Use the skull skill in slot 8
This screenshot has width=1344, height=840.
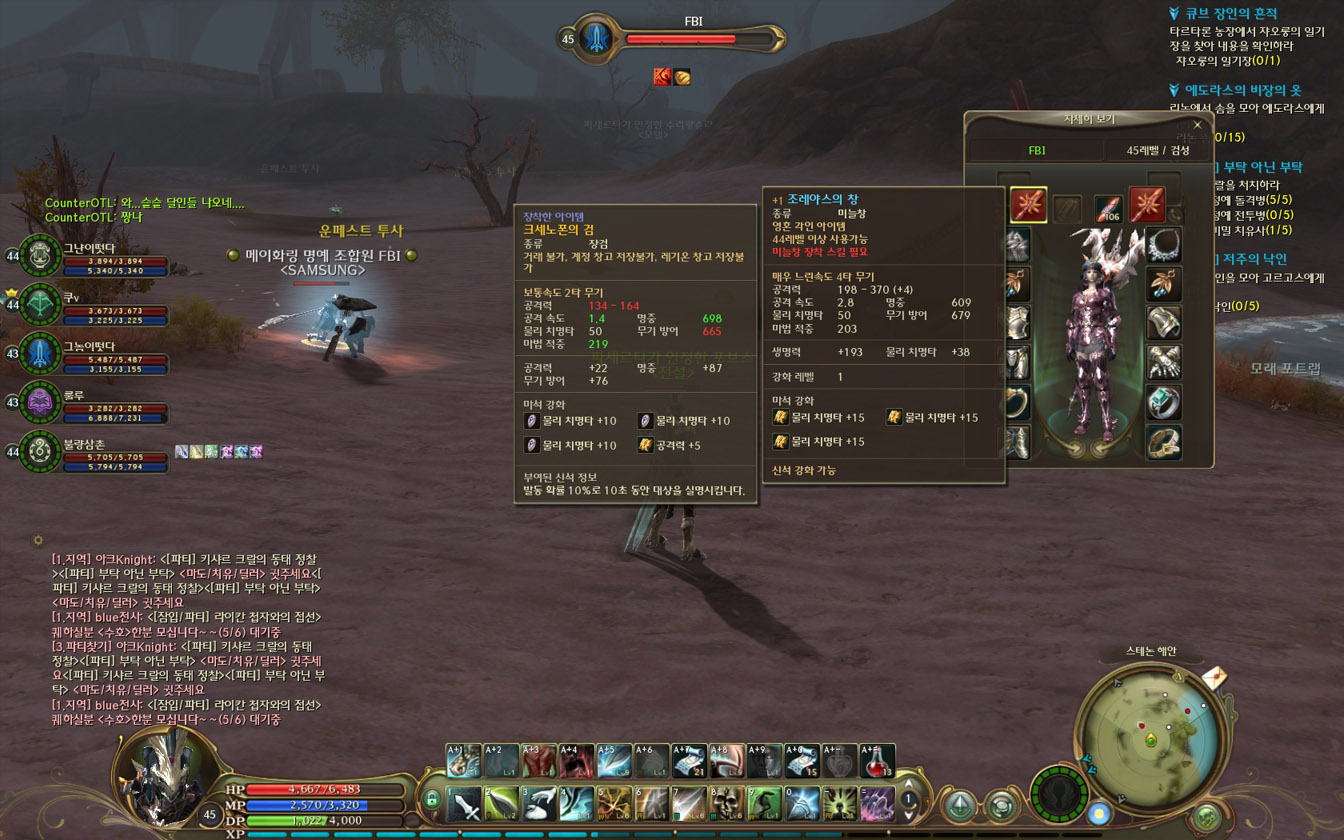point(726,803)
